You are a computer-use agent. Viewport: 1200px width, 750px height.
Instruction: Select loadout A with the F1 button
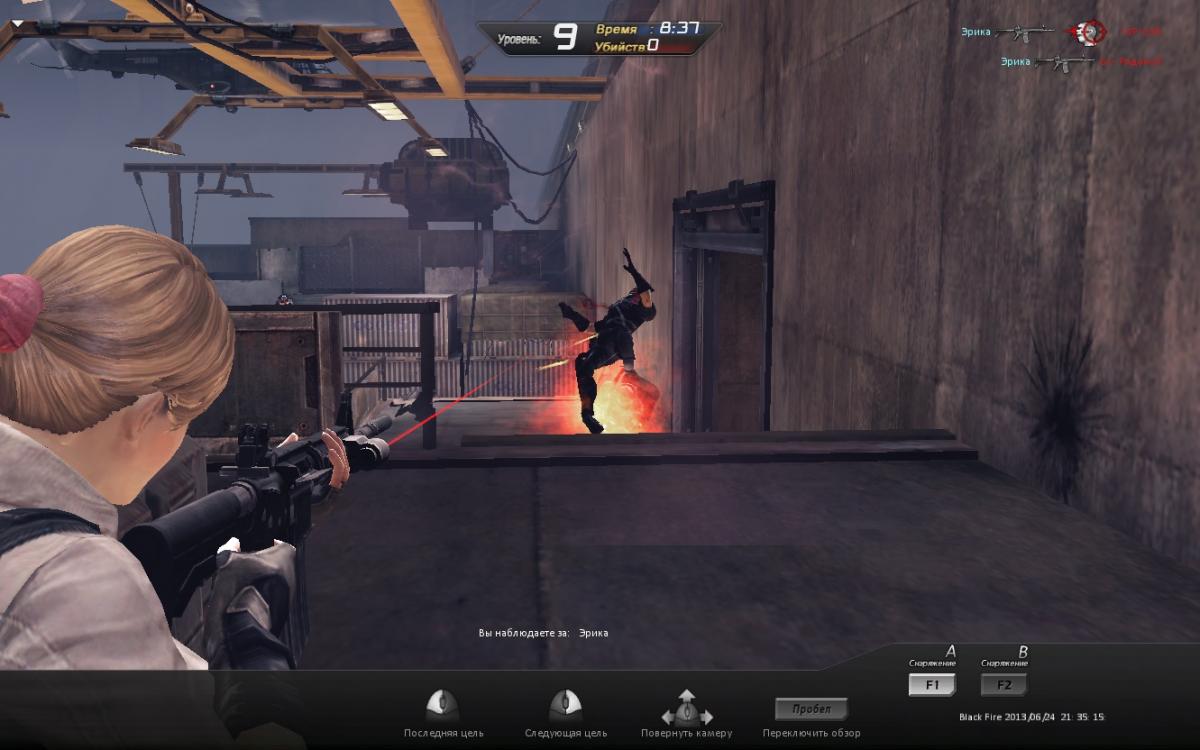(x=932, y=685)
